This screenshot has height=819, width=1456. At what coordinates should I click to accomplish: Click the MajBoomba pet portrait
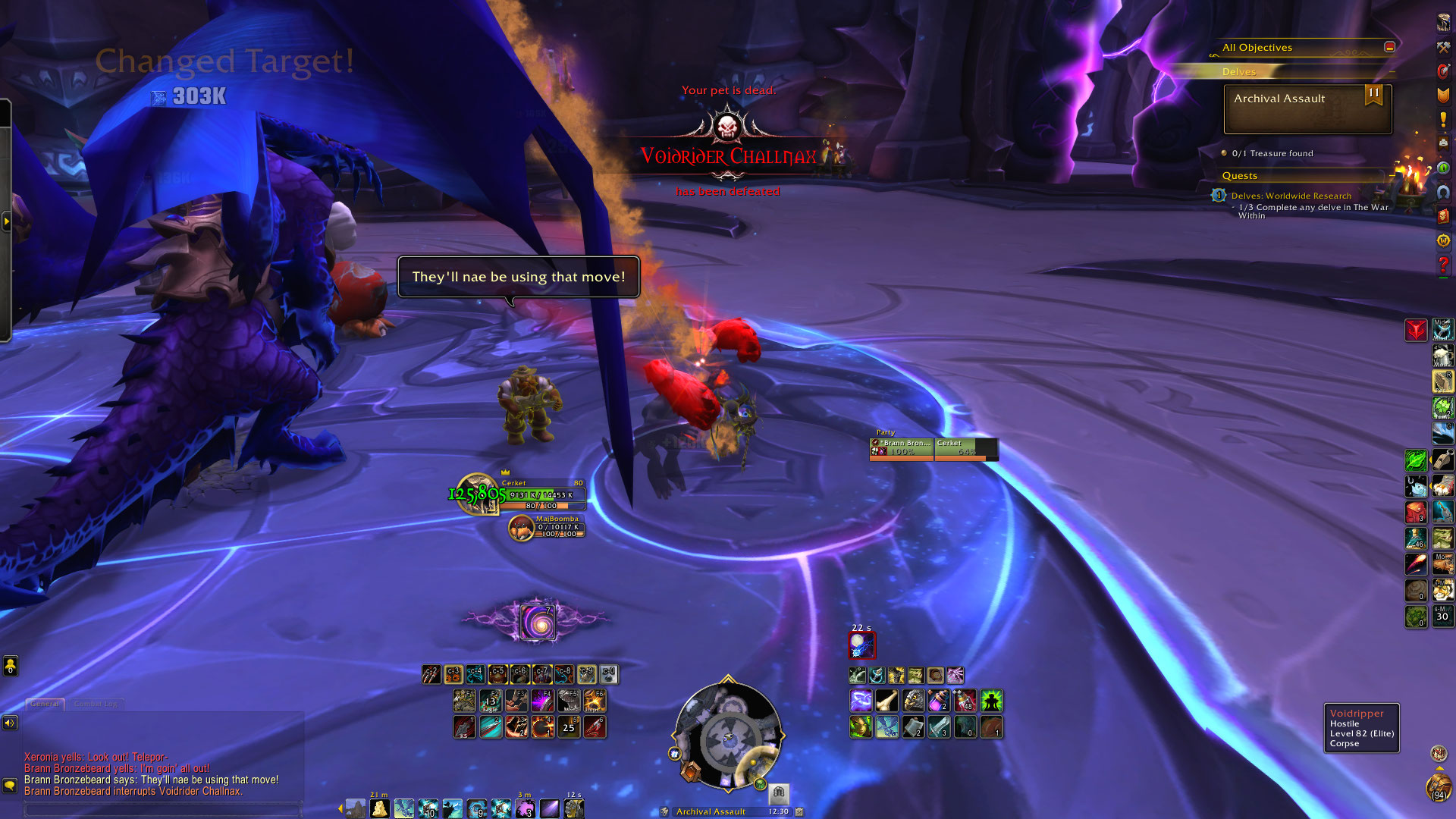coord(521,528)
